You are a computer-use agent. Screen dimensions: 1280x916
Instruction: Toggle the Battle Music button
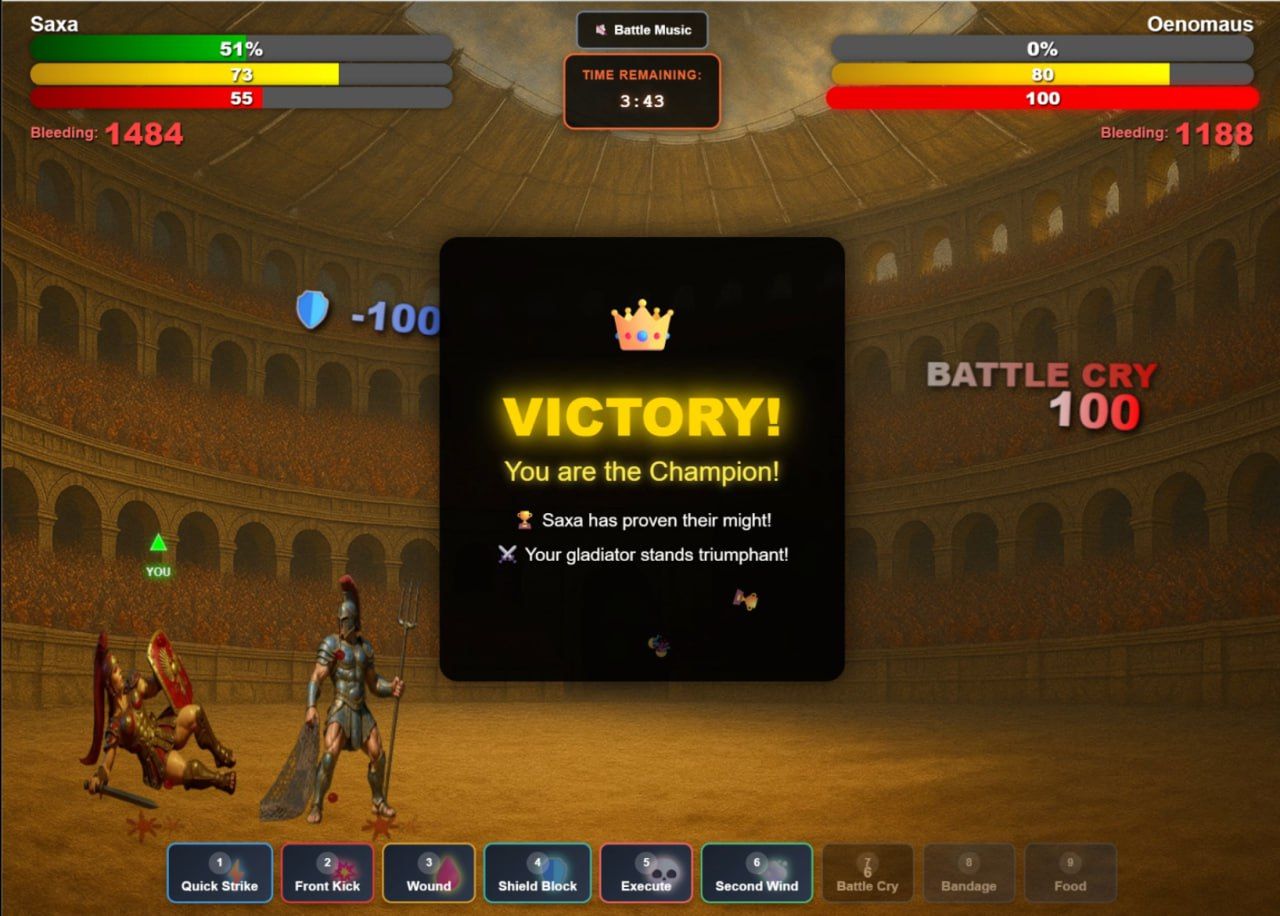642,30
